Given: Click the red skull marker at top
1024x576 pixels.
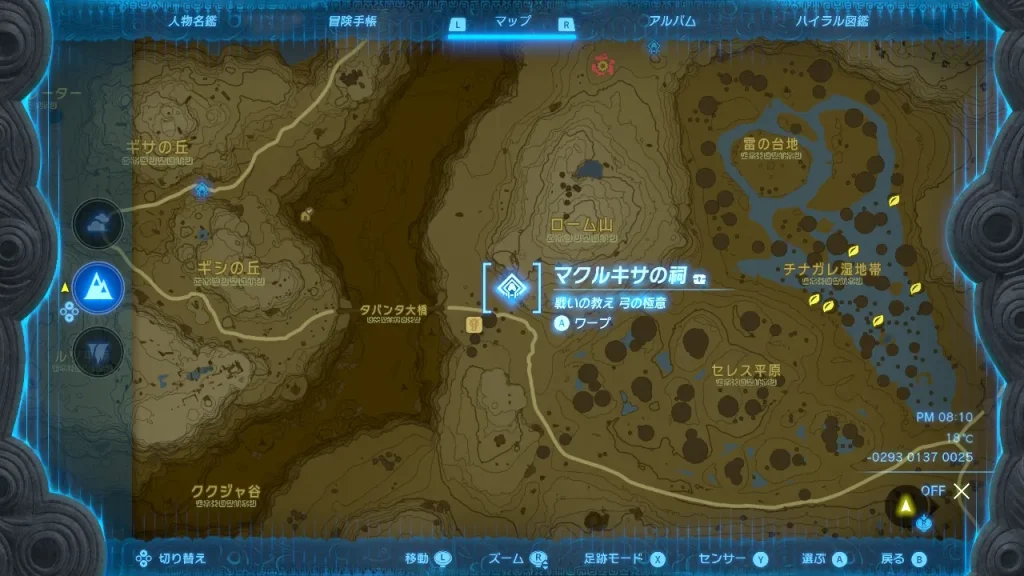Looking at the screenshot, I should tap(602, 65).
